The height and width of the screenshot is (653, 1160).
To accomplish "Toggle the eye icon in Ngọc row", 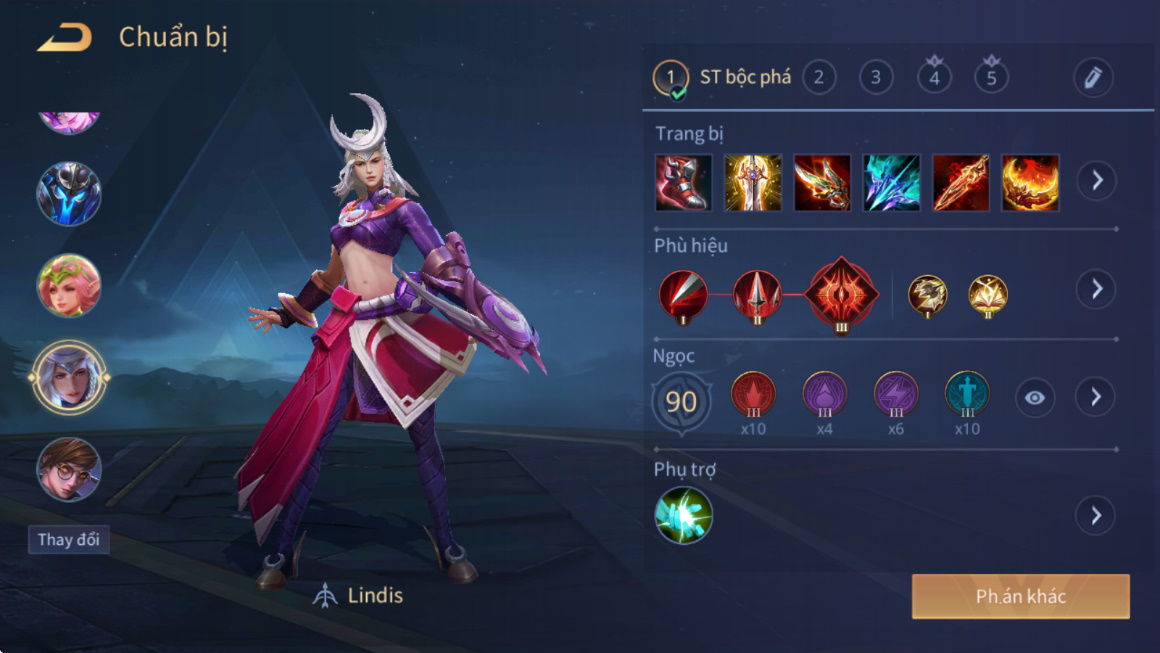I will click(x=1035, y=398).
